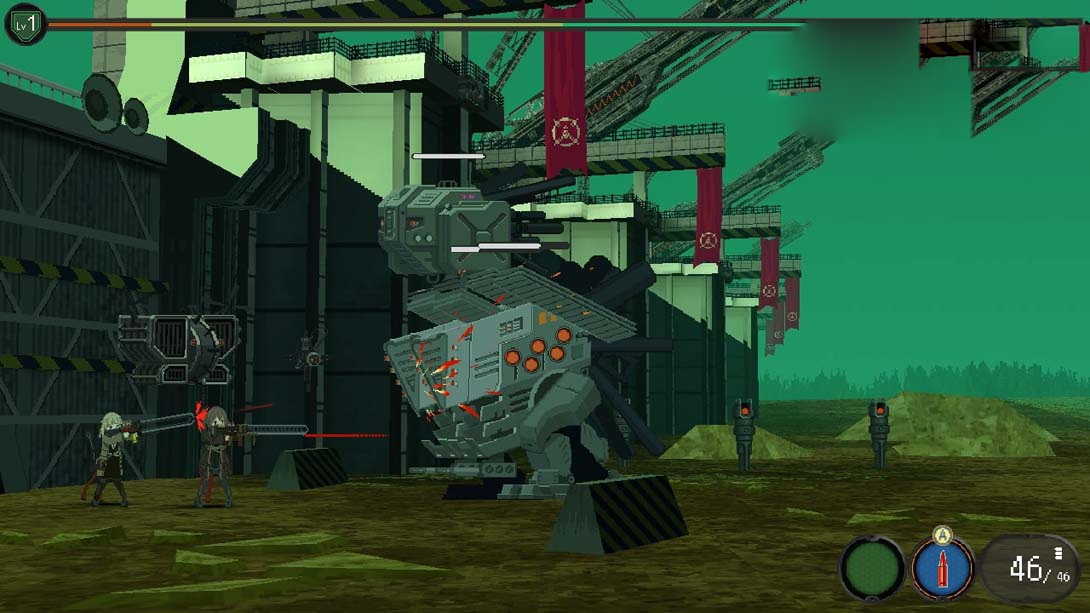
Task: Click the Lv 1 level badge
Action: click(25, 24)
